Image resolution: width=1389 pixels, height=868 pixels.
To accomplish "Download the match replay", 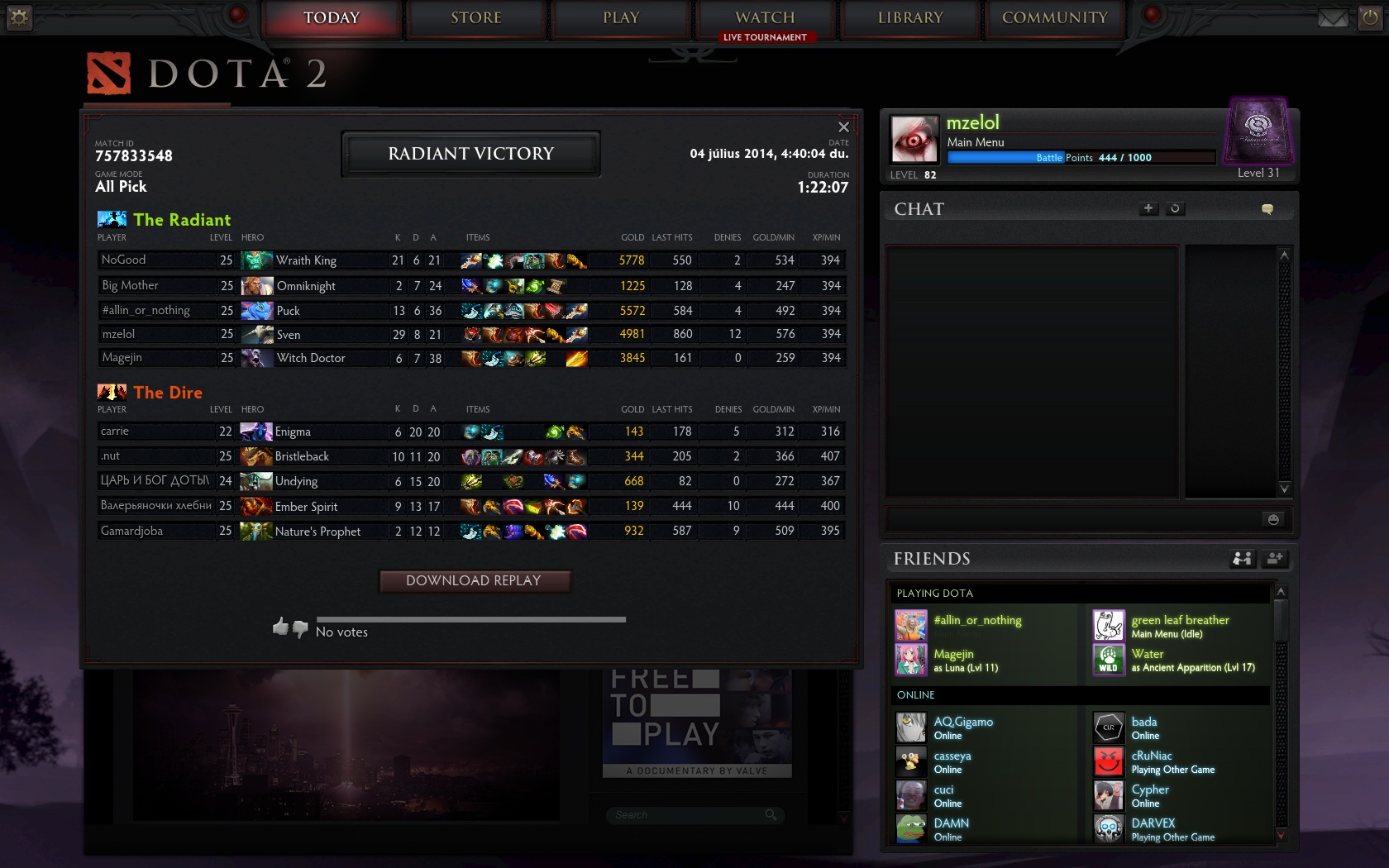I will coord(474,581).
